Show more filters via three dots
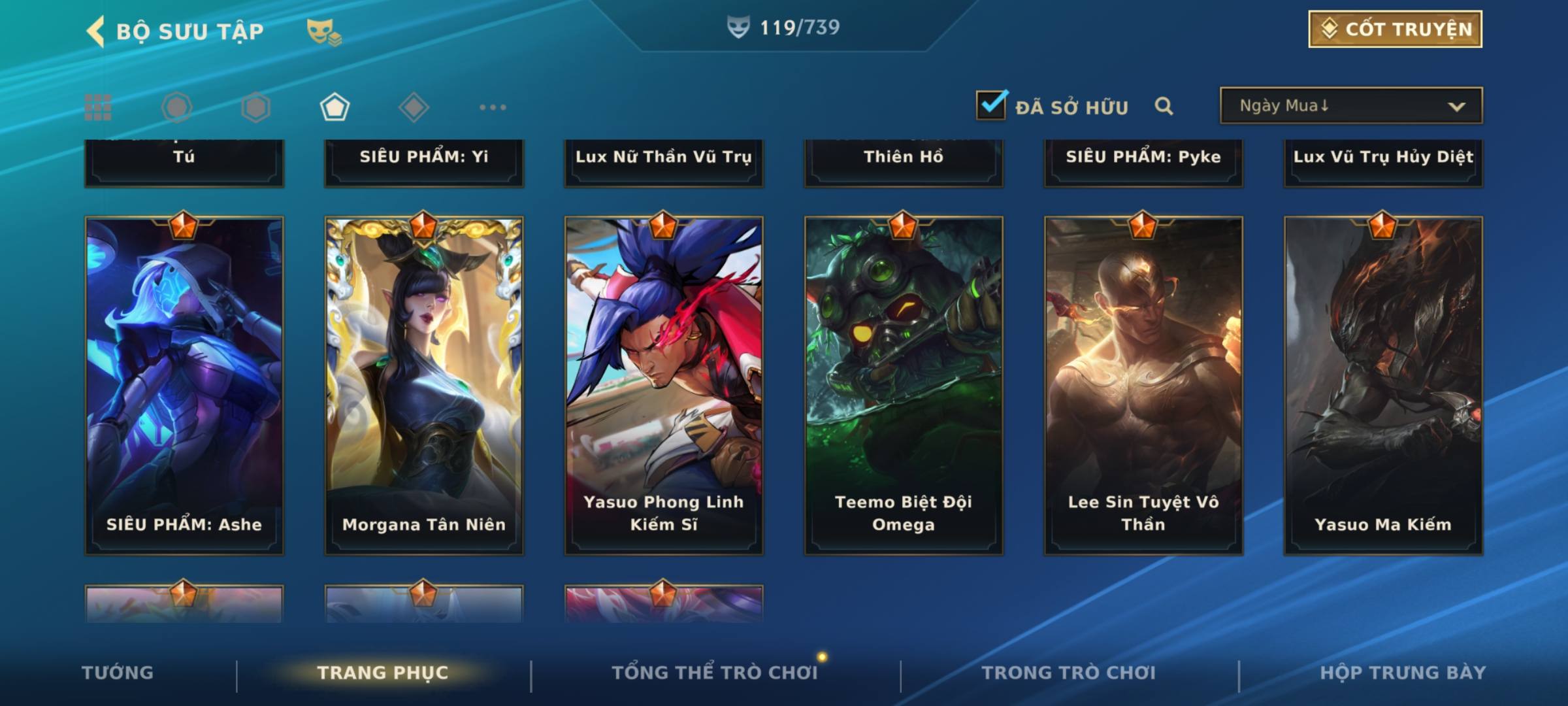1568x706 pixels. coord(493,107)
